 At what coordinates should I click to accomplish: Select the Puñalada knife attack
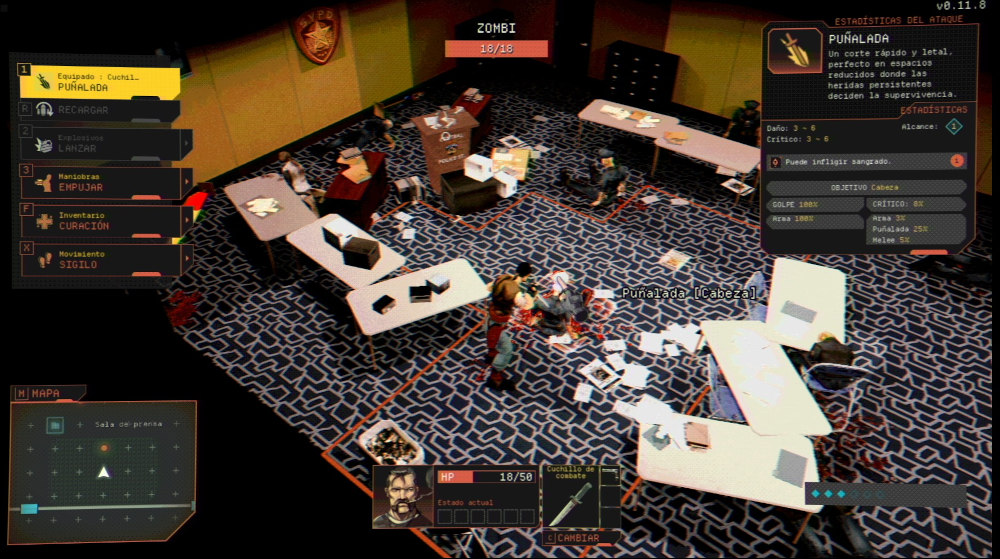(98, 82)
